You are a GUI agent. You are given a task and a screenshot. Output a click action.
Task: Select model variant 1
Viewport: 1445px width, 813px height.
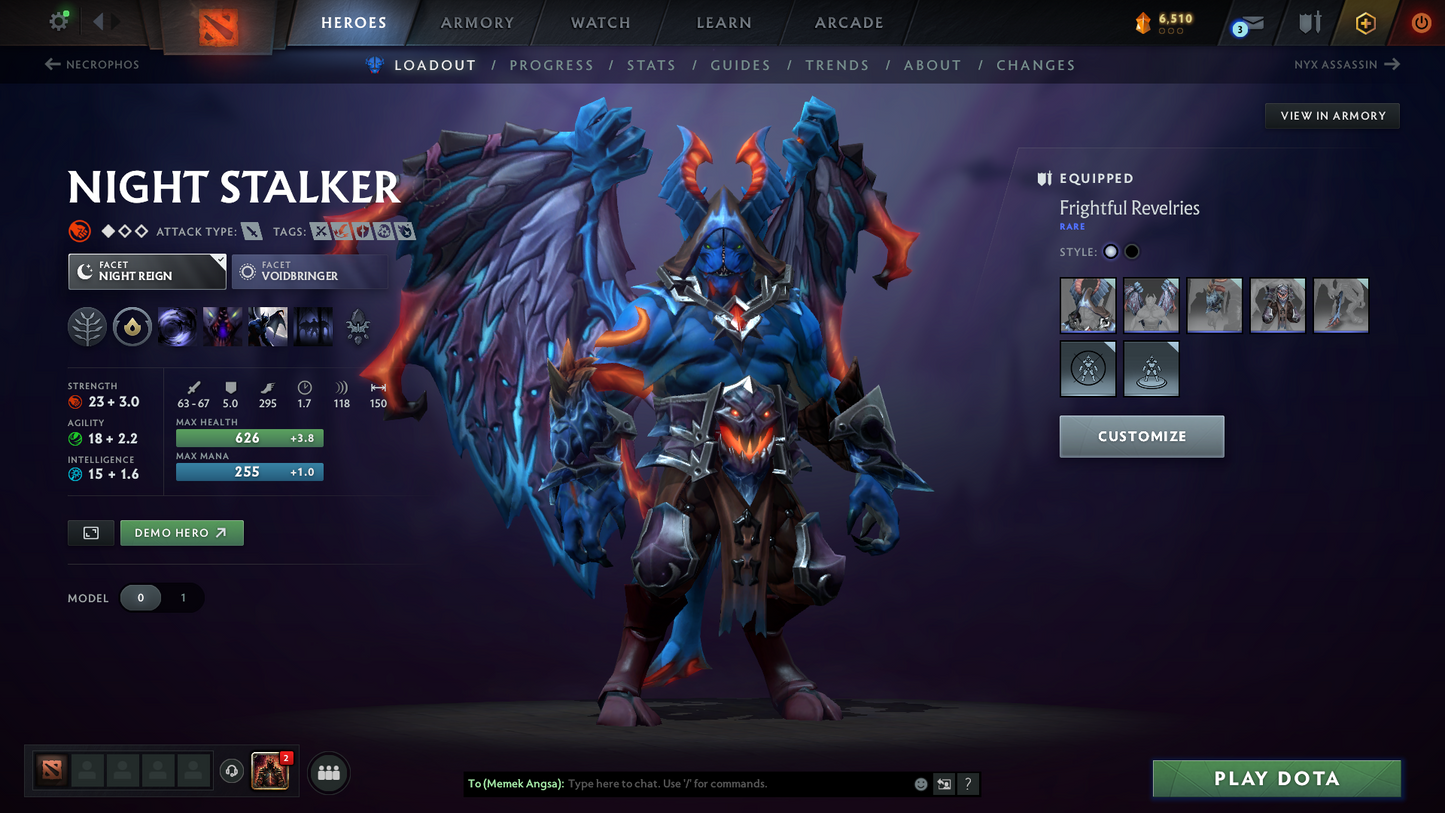(x=181, y=597)
